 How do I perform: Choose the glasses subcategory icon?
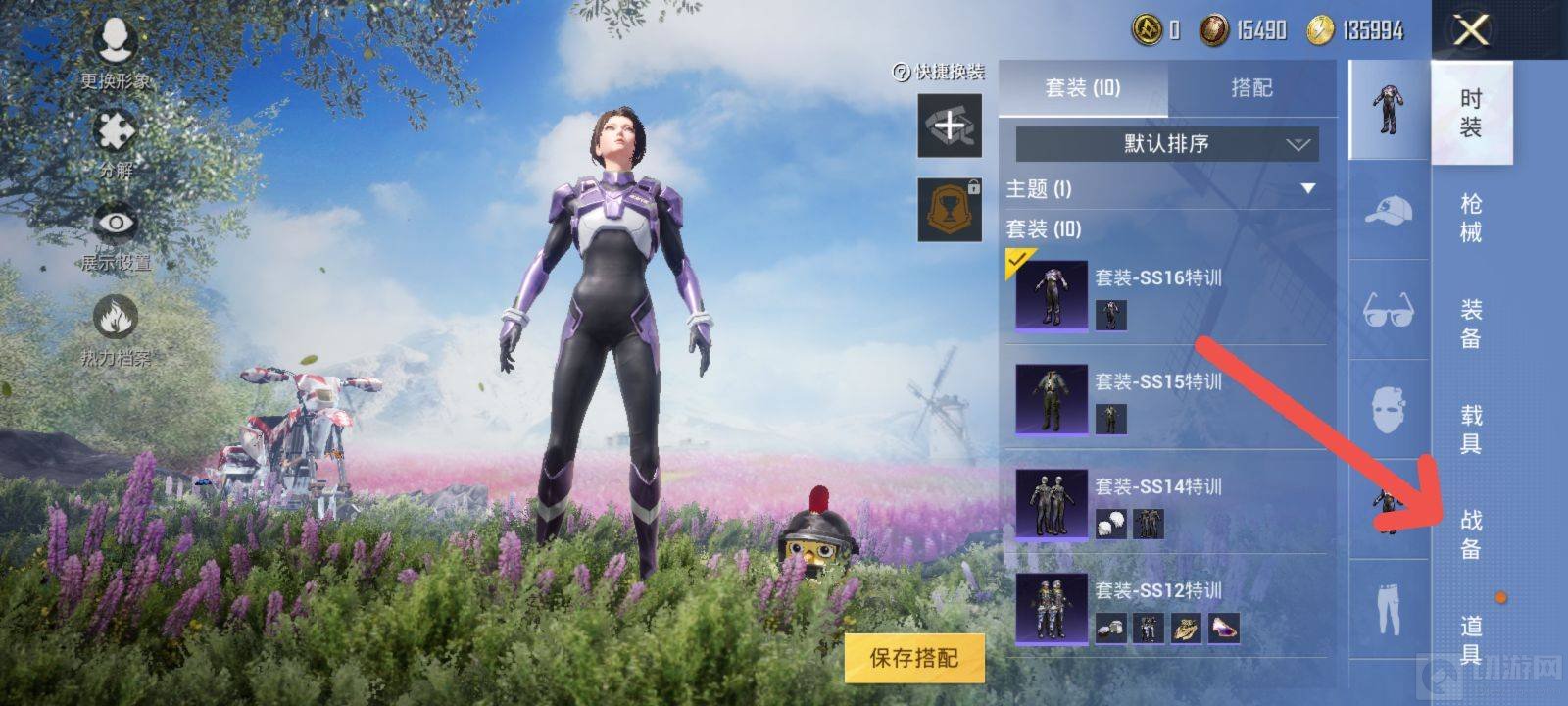click(1389, 310)
